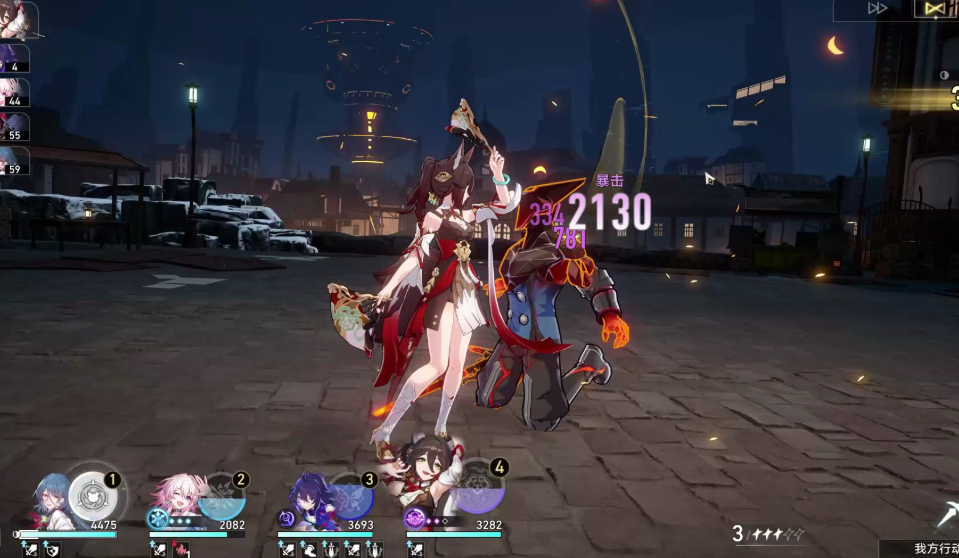This screenshot has height=558, width=959.
Task: Toggle the double-speed battle button
Action: [878, 8]
